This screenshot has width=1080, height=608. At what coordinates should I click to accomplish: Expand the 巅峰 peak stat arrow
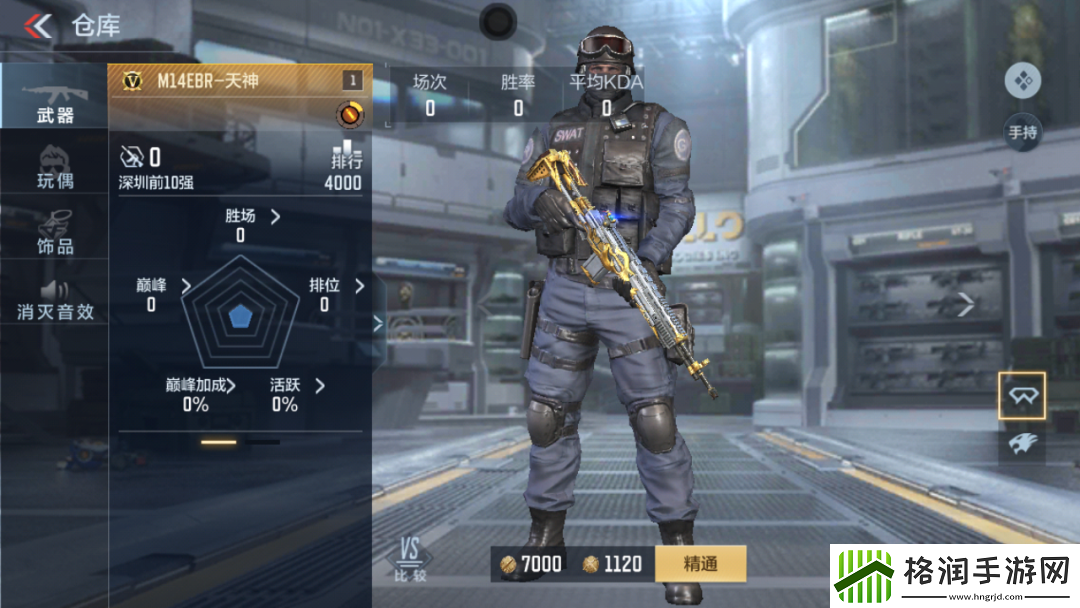tap(186, 286)
